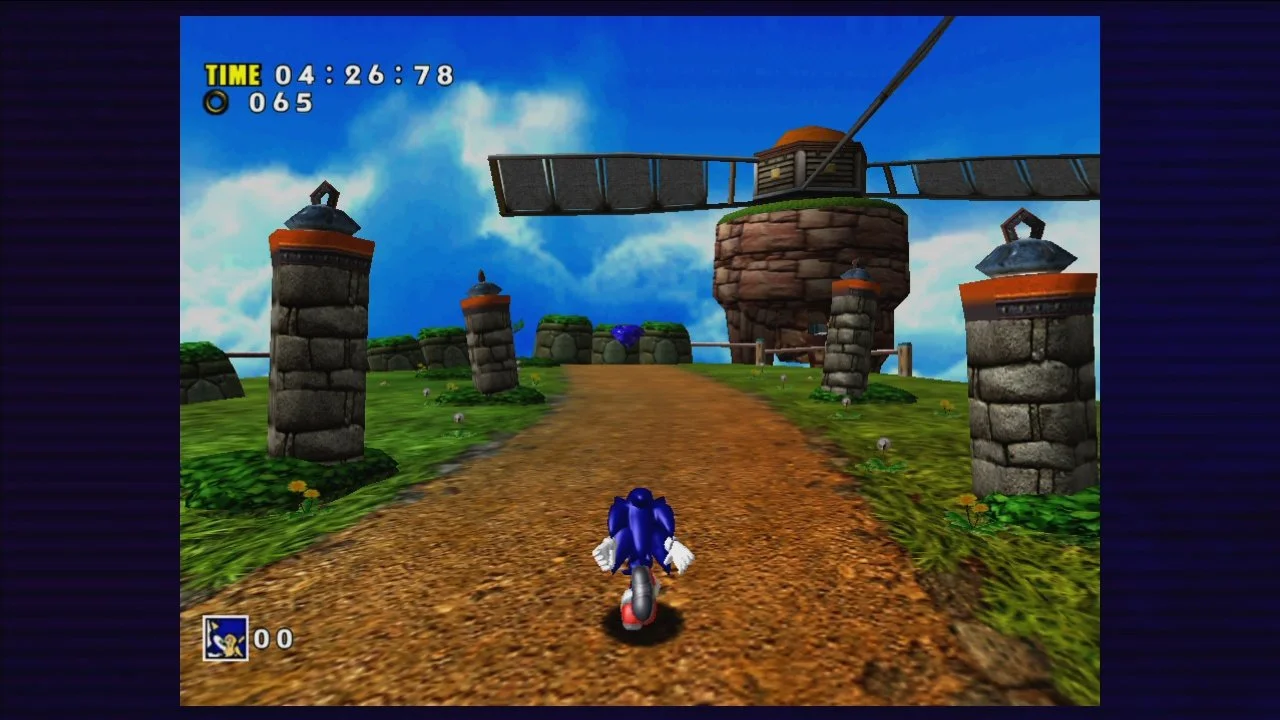Click the TIME label in the HUD
The height and width of the screenshot is (720, 1280).
tap(231, 75)
